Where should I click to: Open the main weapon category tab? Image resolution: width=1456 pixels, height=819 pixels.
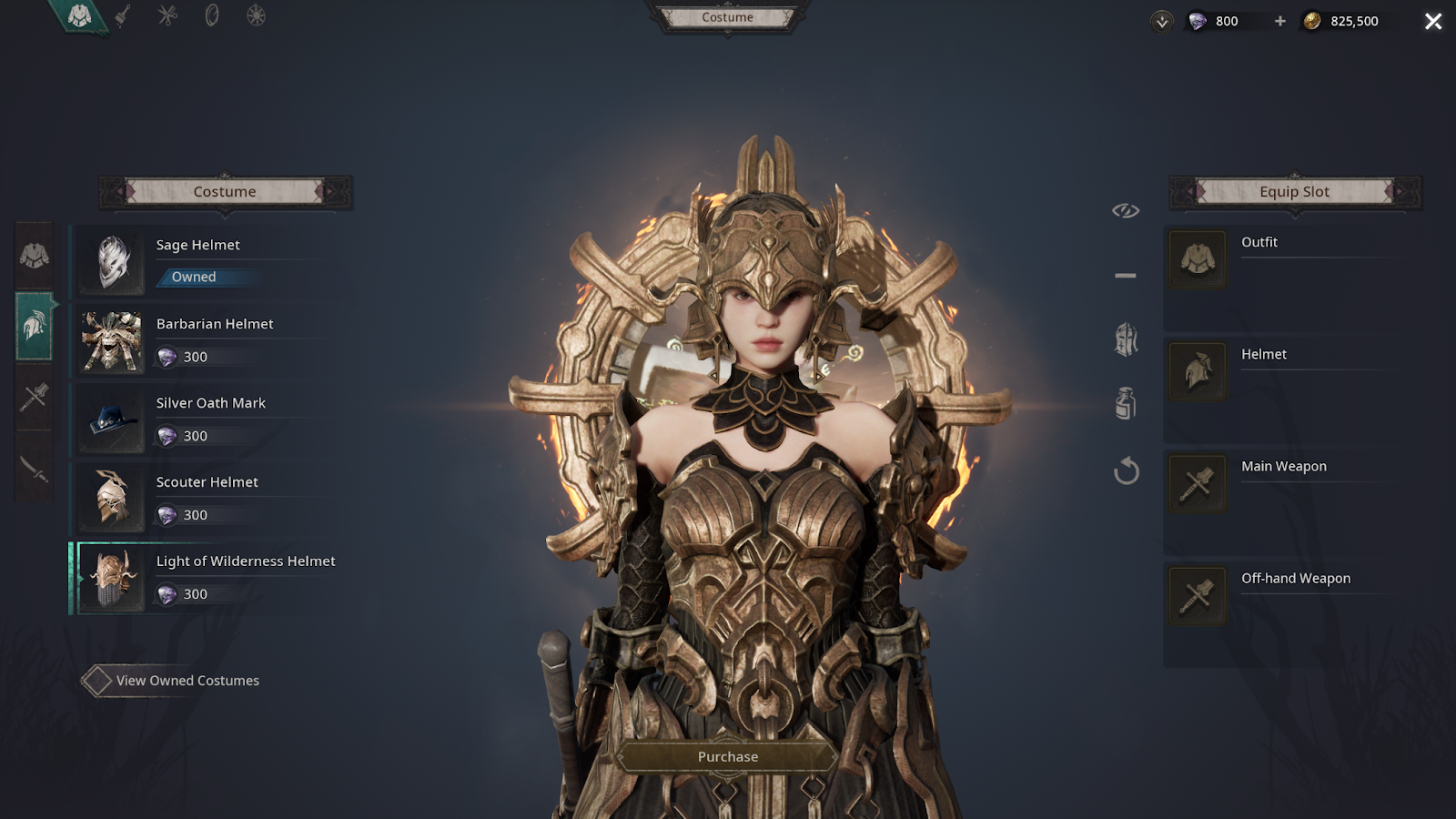point(35,397)
